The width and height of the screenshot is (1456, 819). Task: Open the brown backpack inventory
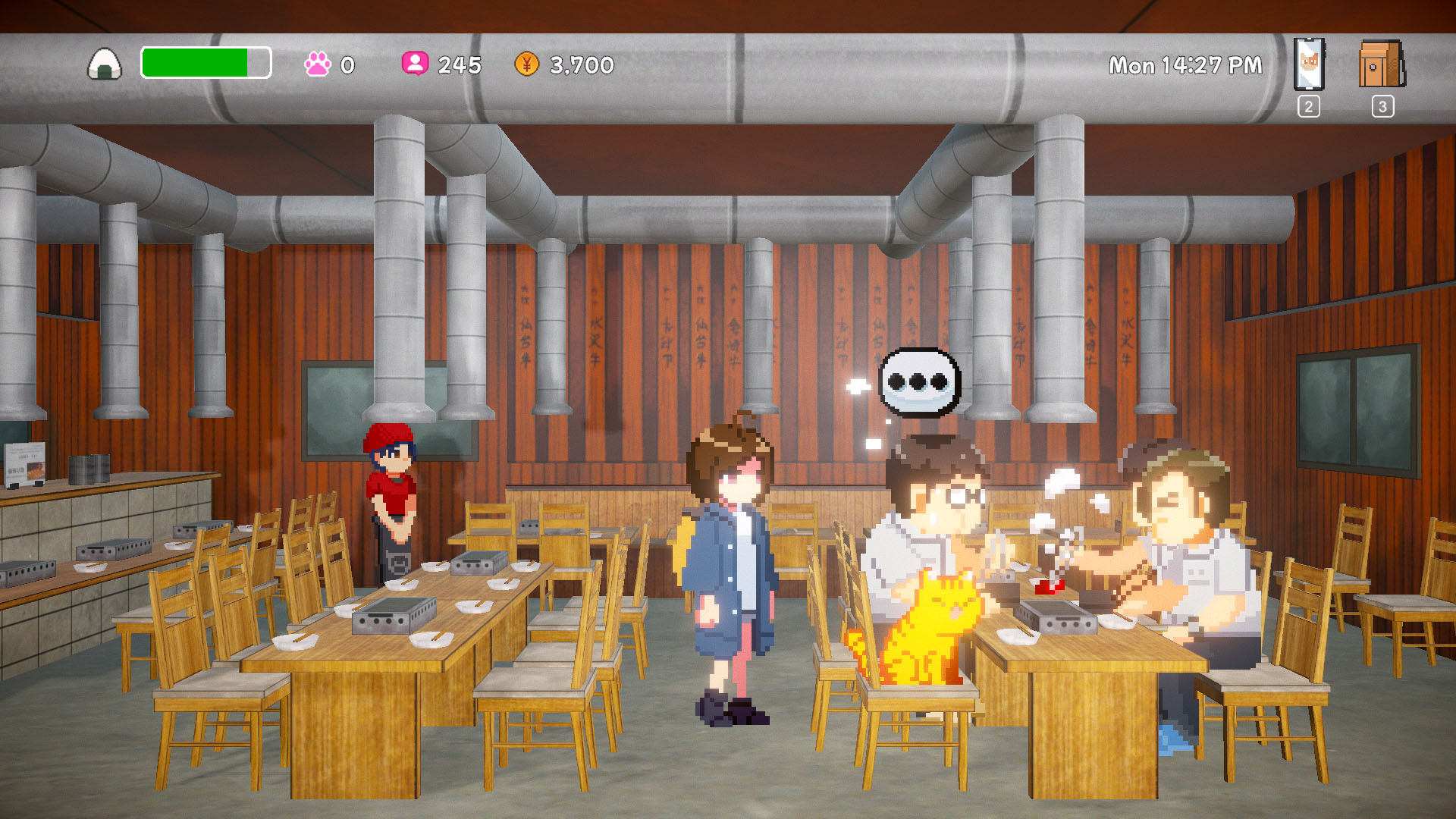pos(1382,64)
